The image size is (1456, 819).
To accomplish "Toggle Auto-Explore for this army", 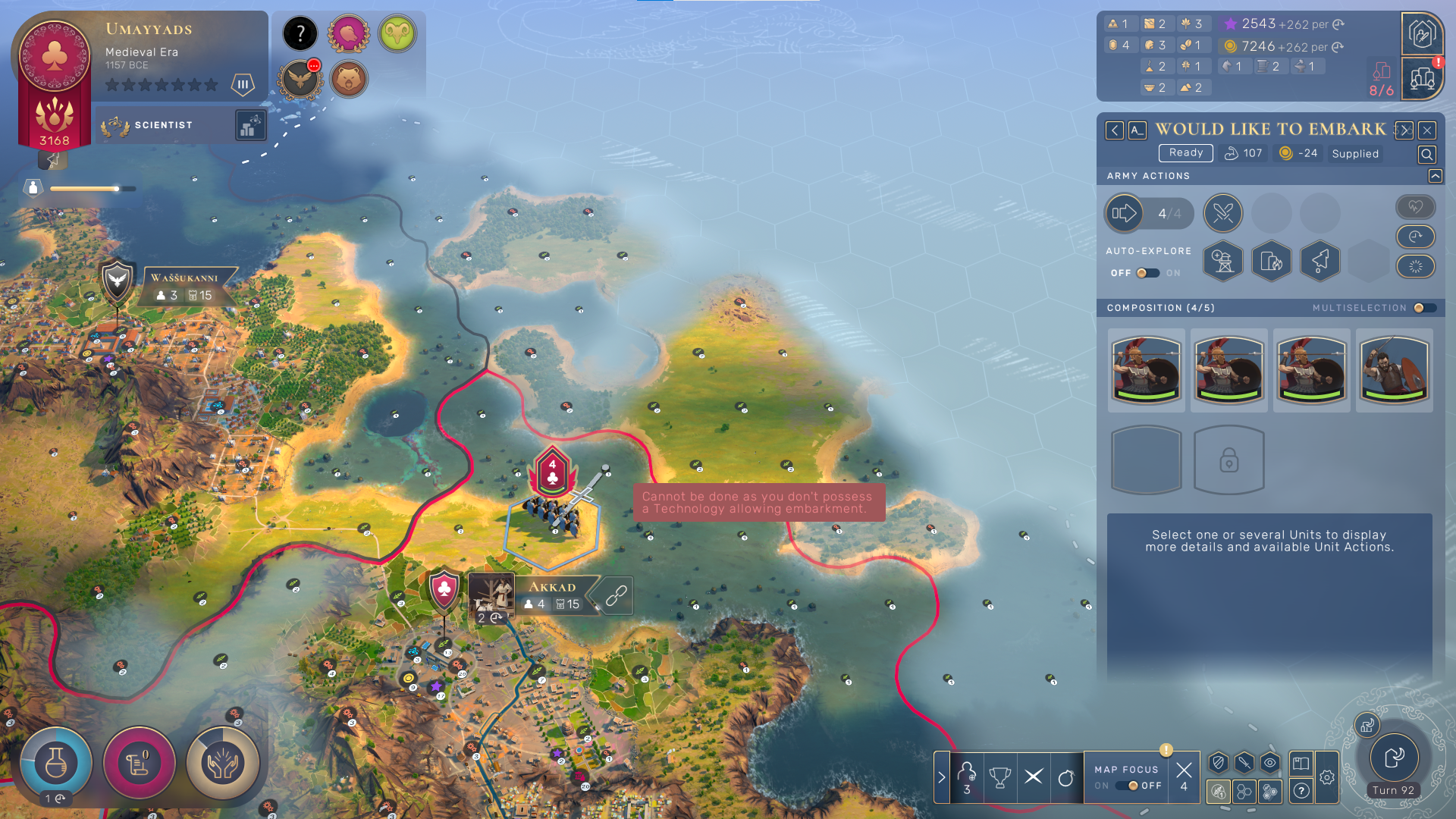I will click(1147, 273).
